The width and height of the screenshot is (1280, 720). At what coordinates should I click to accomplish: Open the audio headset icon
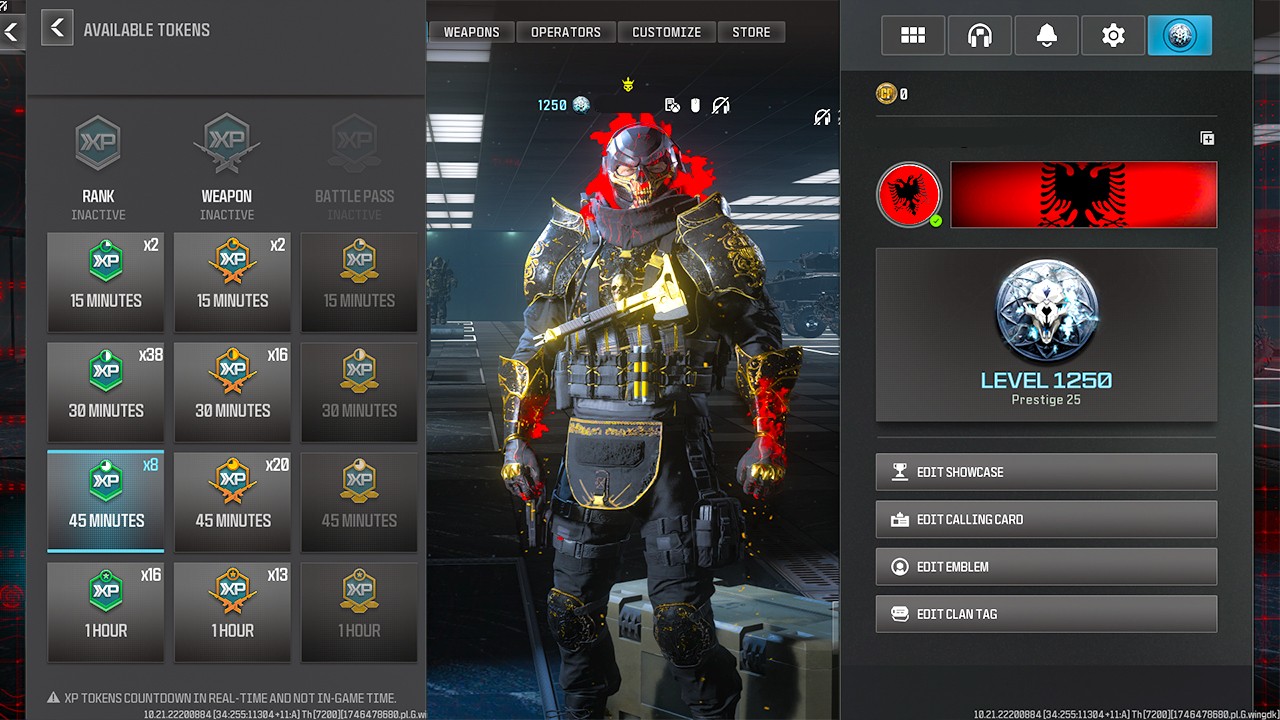point(979,35)
